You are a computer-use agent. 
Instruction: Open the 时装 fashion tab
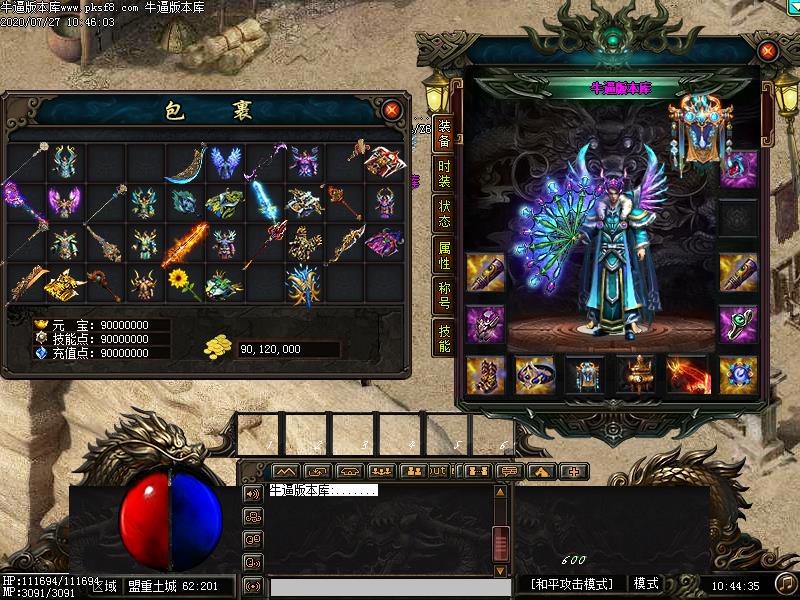[x=444, y=174]
